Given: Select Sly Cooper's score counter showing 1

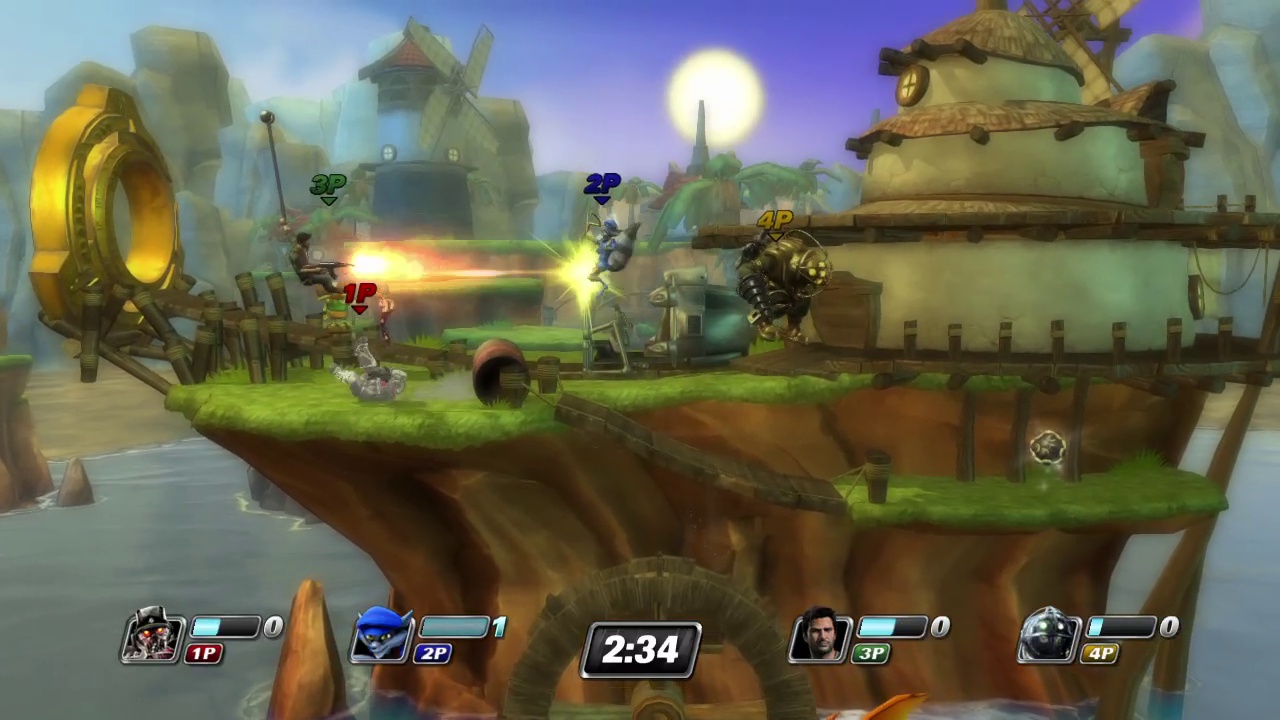Looking at the screenshot, I should [x=498, y=626].
